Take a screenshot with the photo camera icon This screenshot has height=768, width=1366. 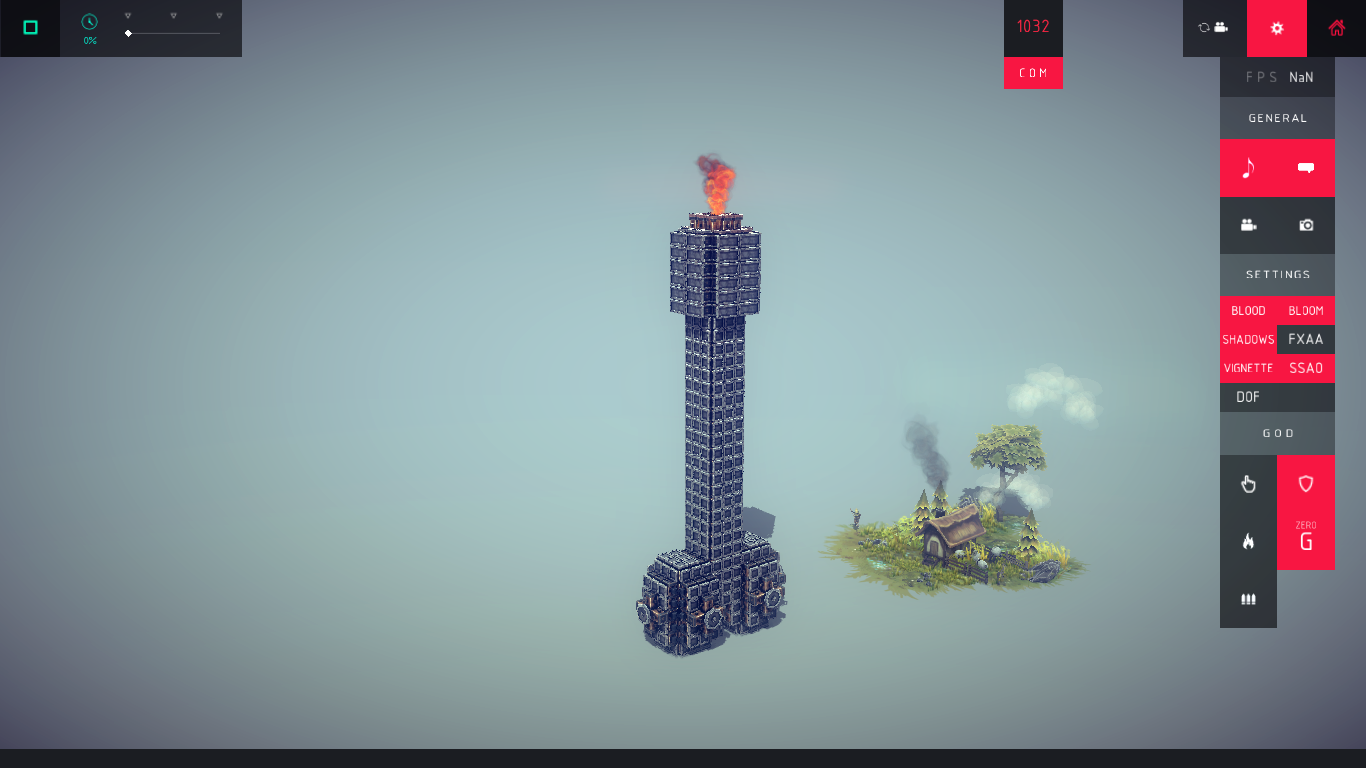[1306, 225]
